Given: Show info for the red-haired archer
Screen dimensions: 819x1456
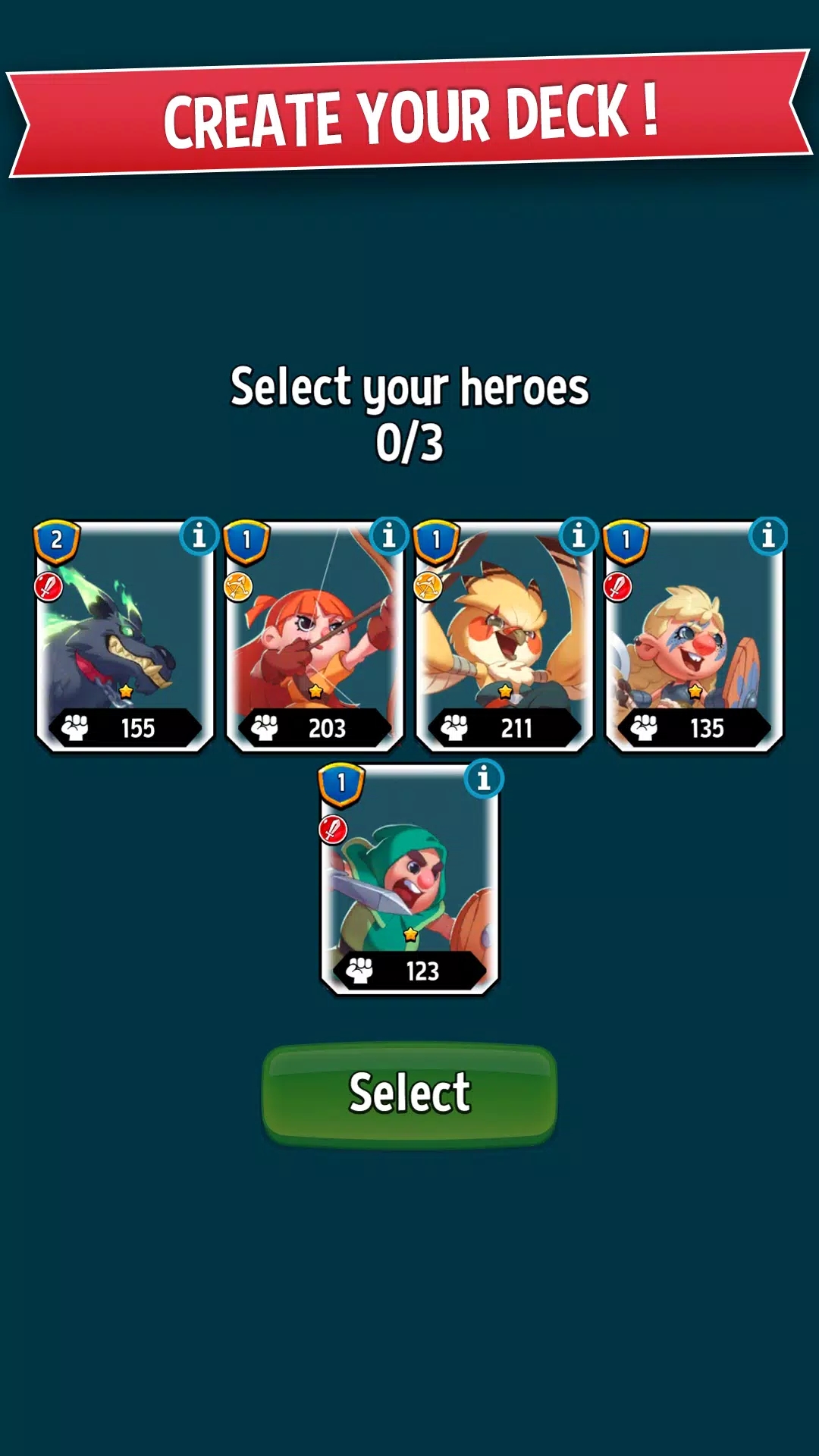Looking at the screenshot, I should pyautogui.click(x=389, y=536).
